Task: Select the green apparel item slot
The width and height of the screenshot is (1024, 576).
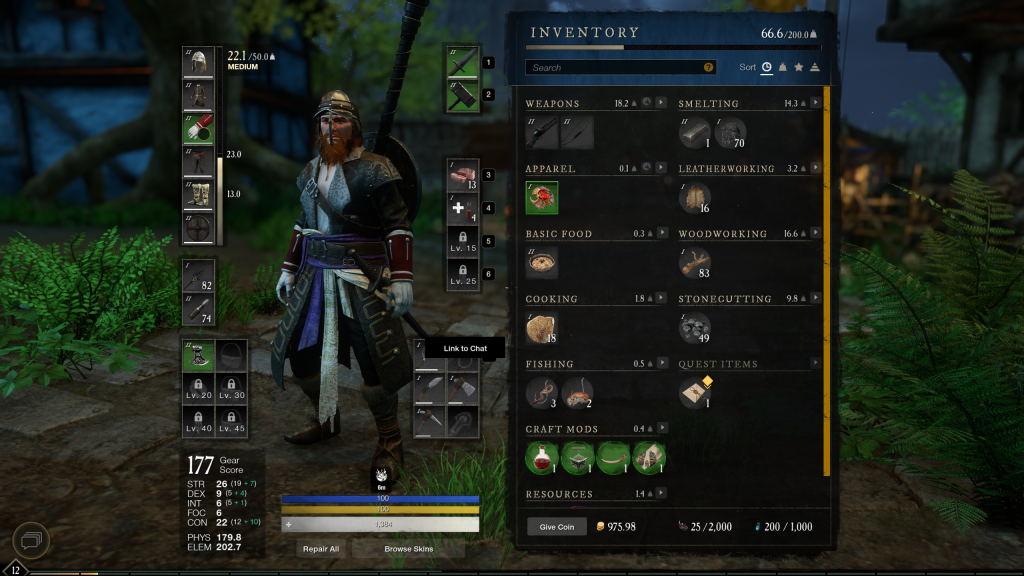Action: (542, 198)
